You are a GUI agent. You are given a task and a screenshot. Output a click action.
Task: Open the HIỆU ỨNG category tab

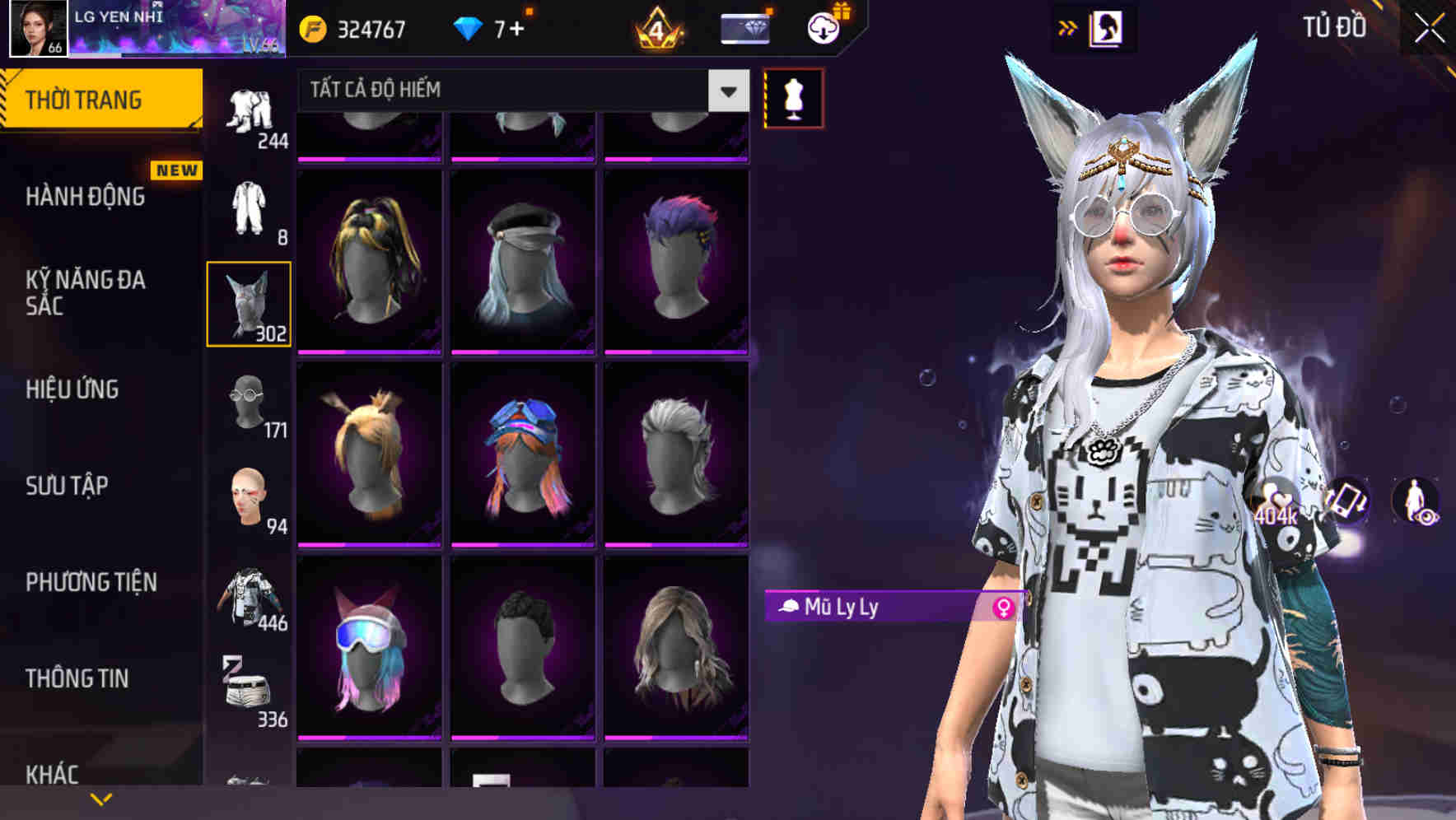[x=74, y=389]
